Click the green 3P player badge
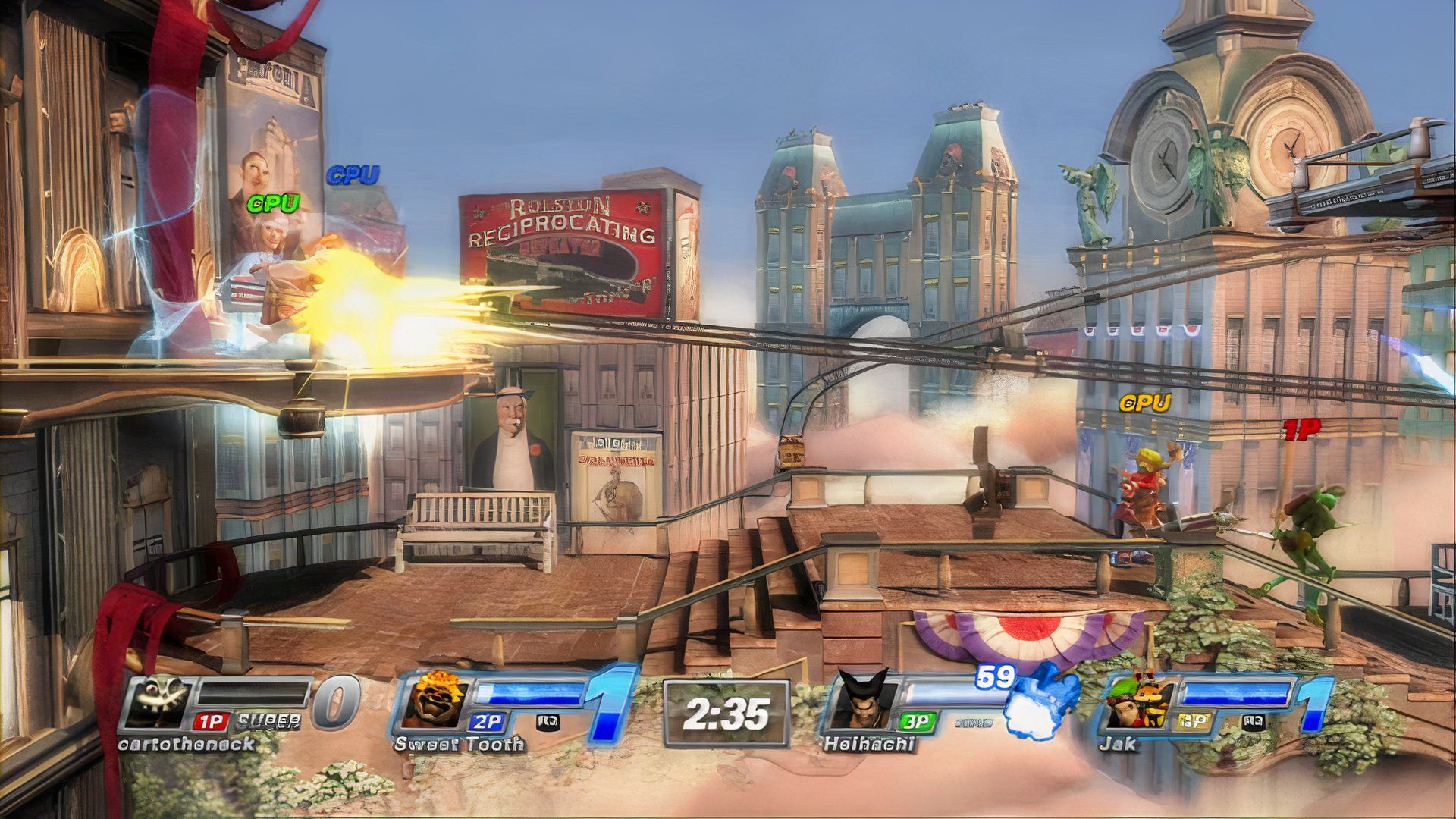Screen dimensions: 1456x819 point(917,722)
